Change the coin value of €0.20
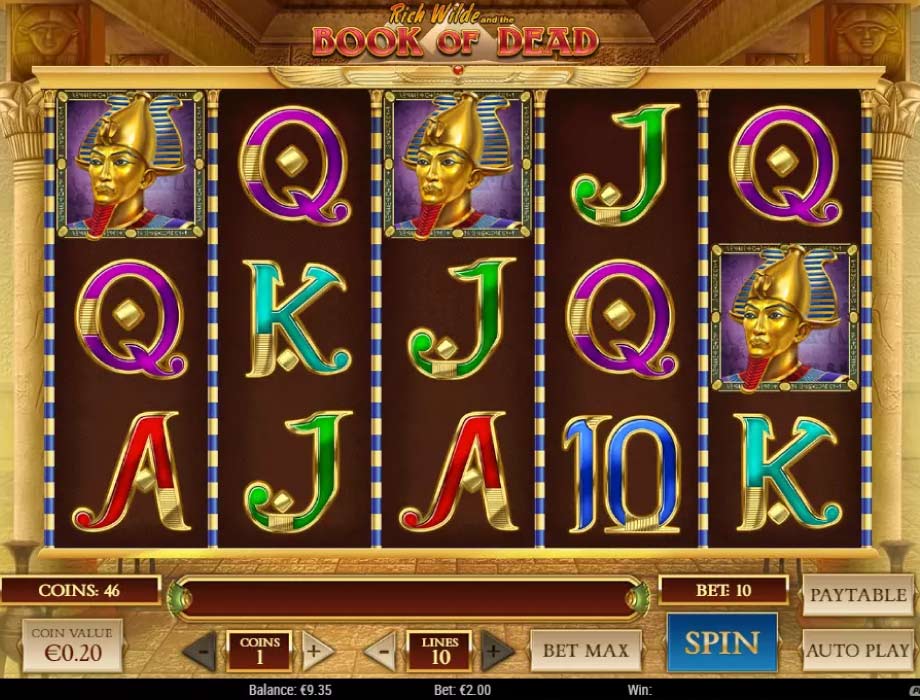The height and width of the screenshot is (700, 920). coord(72,645)
